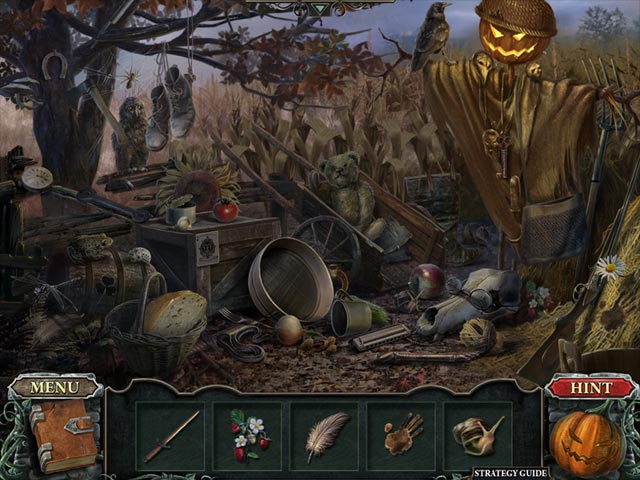The height and width of the screenshot is (480, 640).
Task: Select the flowers and berries slot
Action: [246, 436]
